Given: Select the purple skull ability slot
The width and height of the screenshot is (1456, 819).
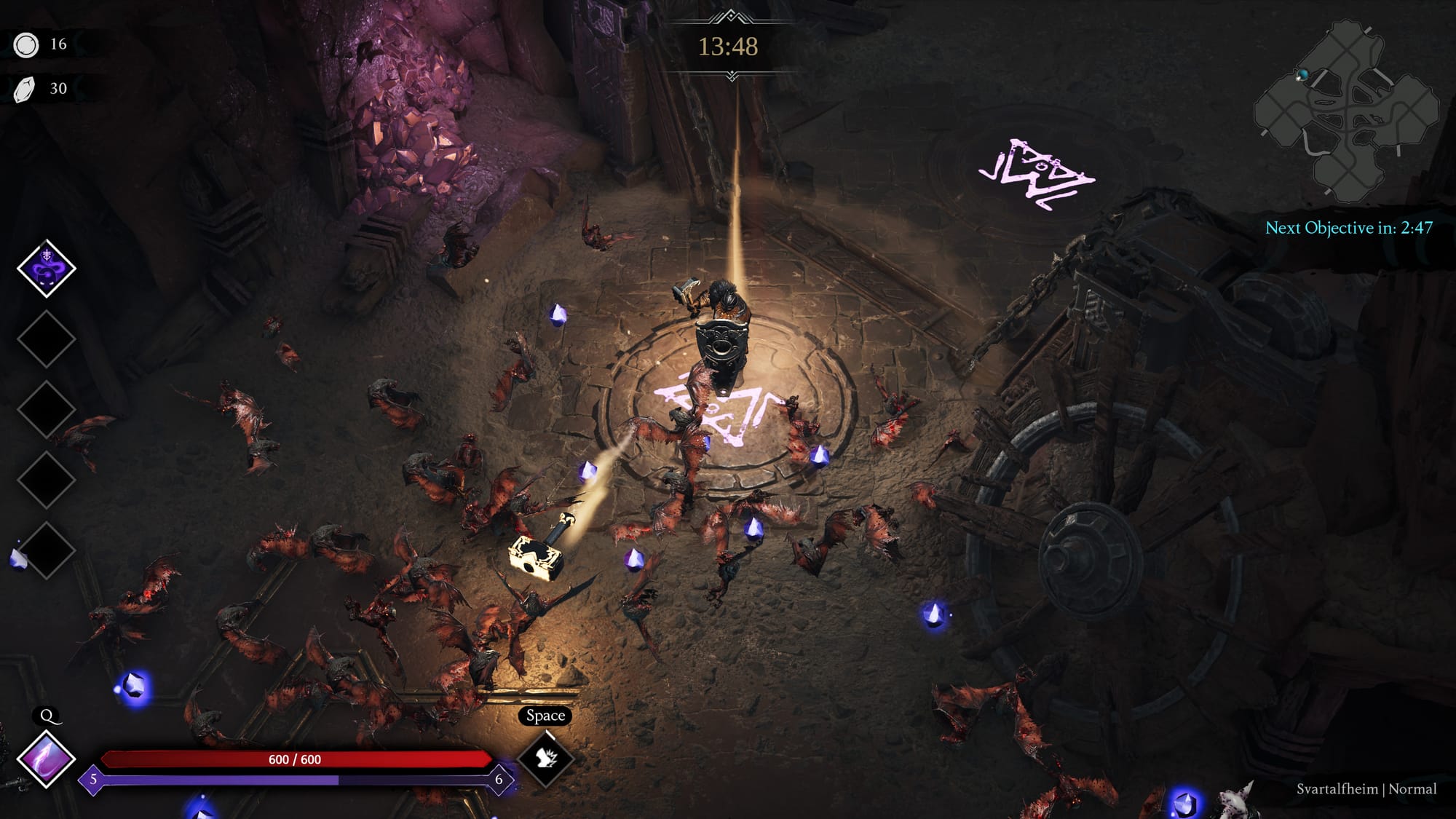Looking at the screenshot, I should [x=47, y=269].
